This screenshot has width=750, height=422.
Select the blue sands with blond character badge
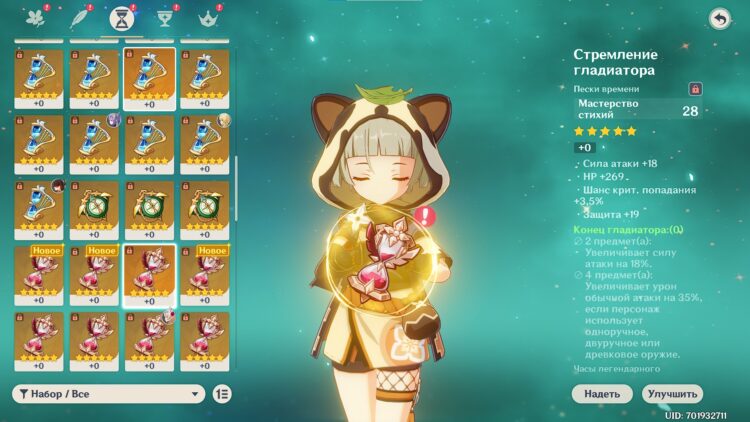point(204,142)
